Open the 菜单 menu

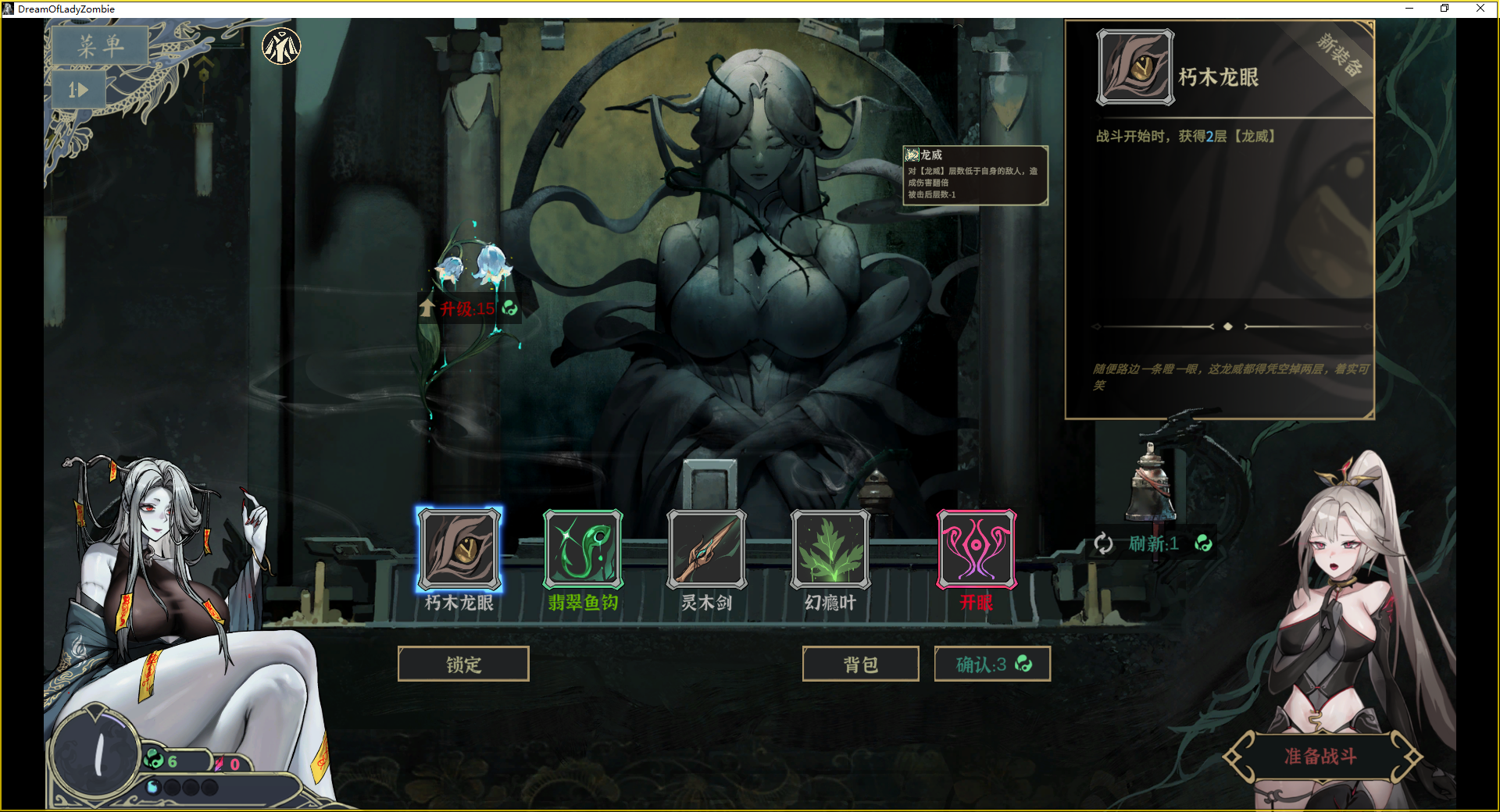[x=100, y=45]
